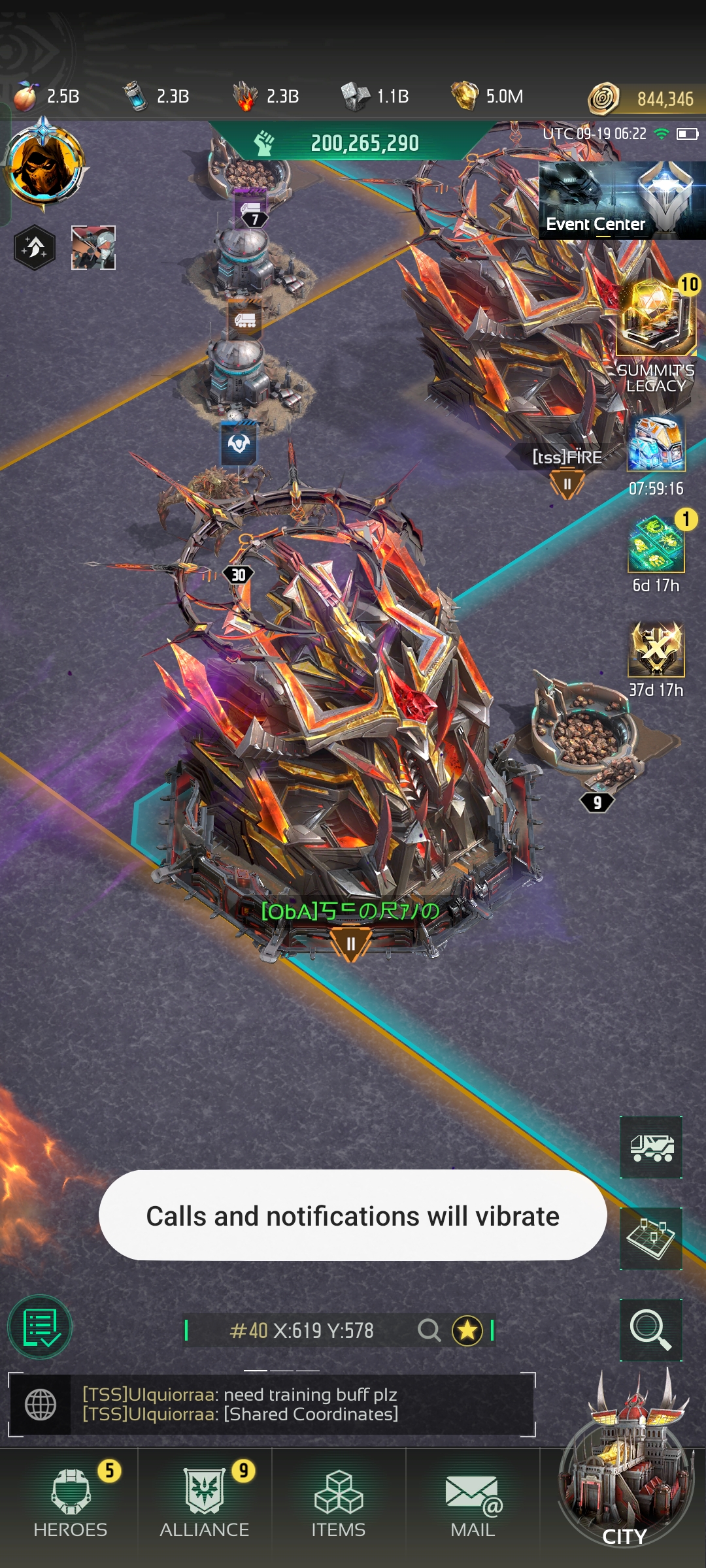
Task: Open the large magnifier search button
Action: [x=650, y=1330]
